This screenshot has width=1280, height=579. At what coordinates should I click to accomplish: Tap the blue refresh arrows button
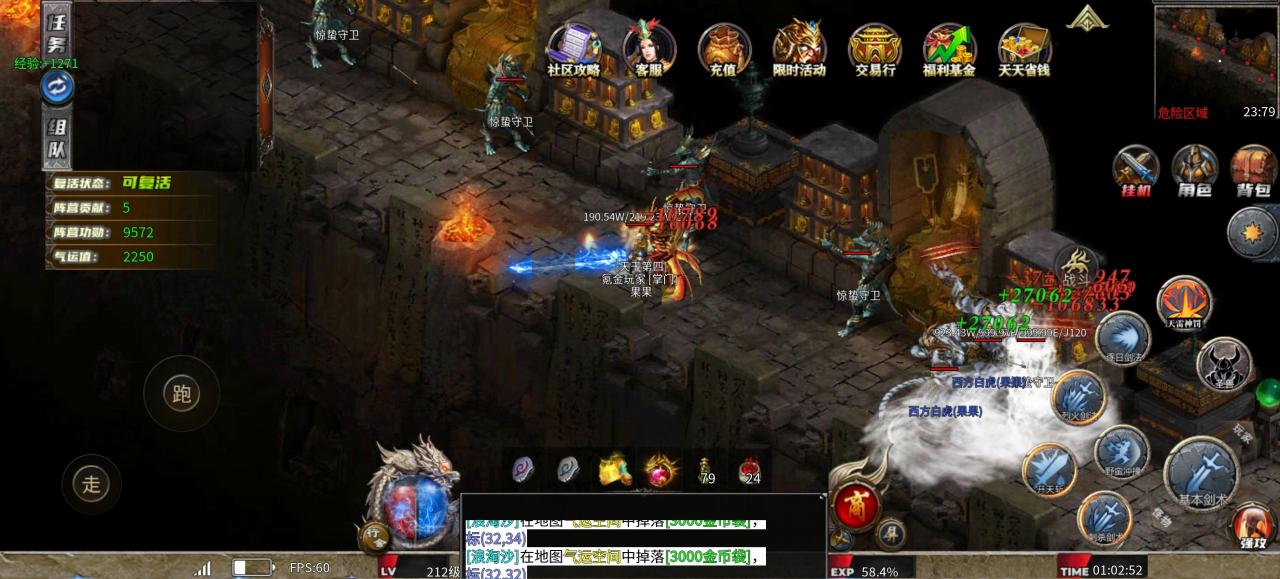tap(57, 88)
